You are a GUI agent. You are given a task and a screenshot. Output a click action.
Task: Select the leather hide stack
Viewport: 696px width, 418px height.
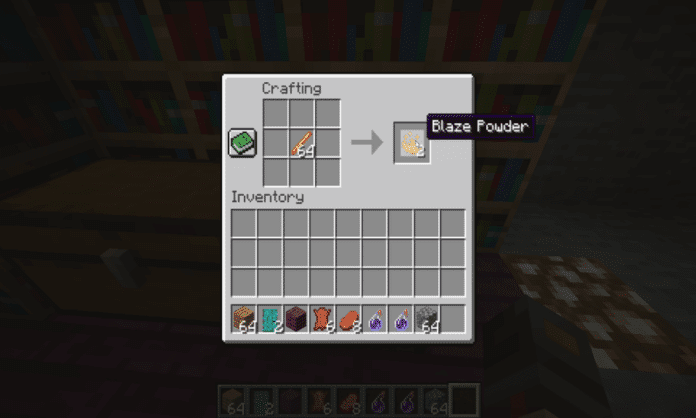pyautogui.click(x=323, y=319)
